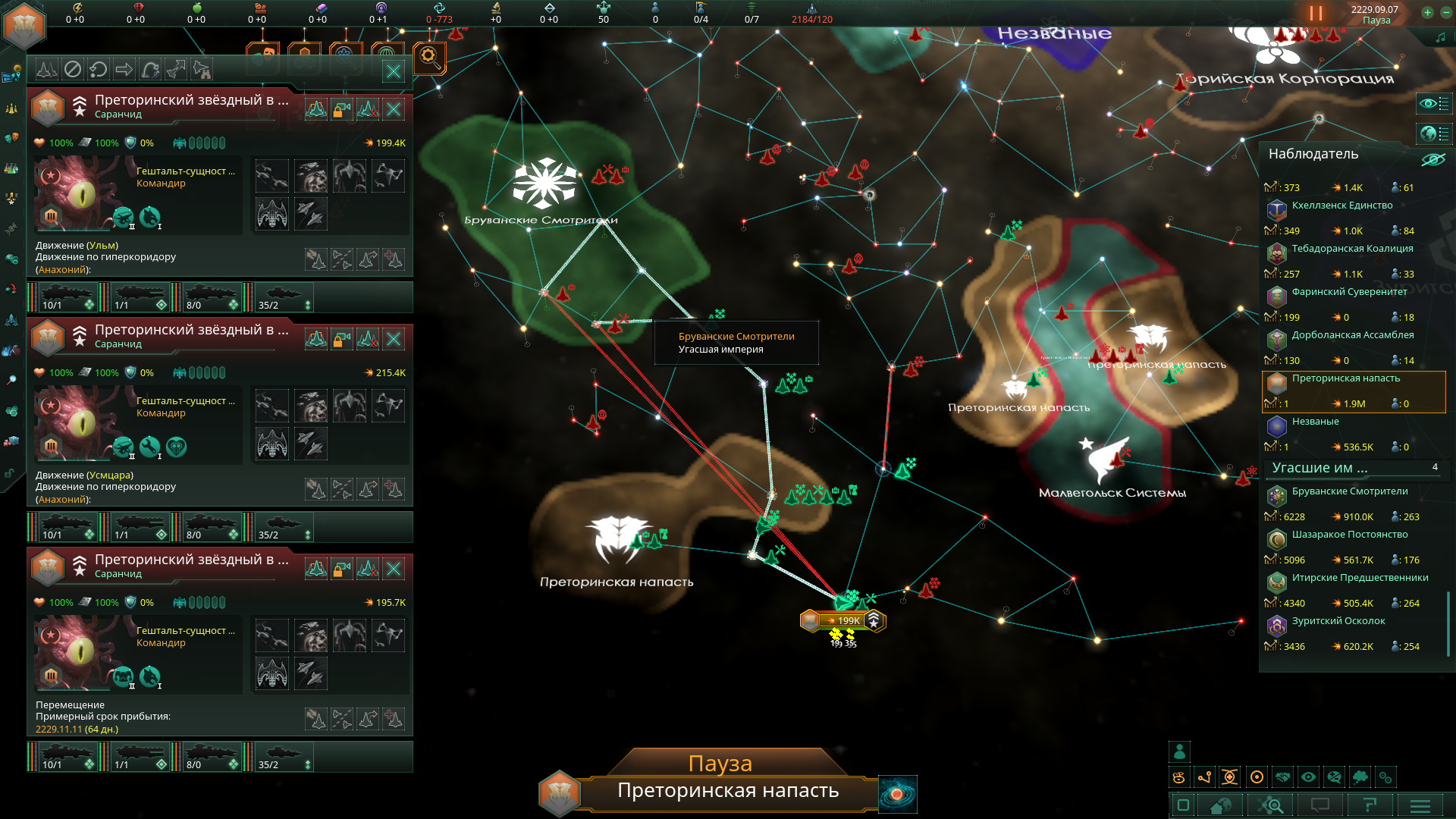
Task: Select Бруванские Смотрители fallen empire entry
Action: point(1350,491)
